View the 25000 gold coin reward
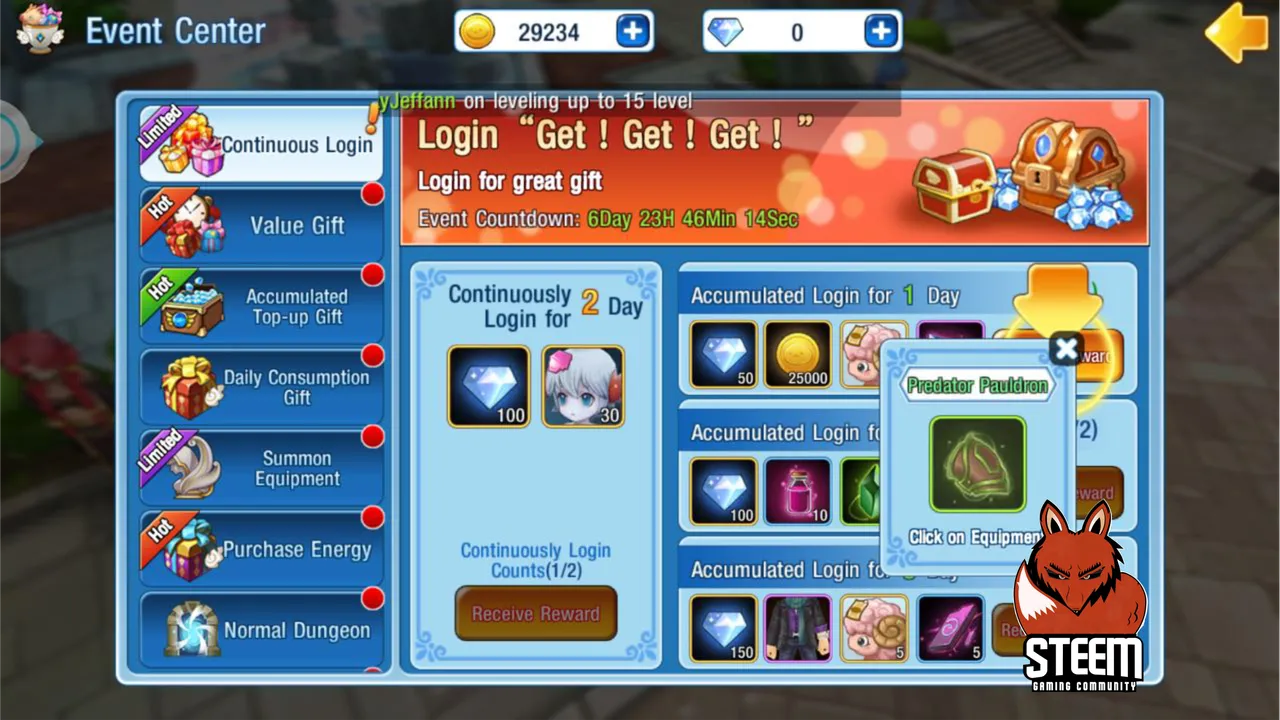1280x720 pixels. pyautogui.click(x=798, y=354)
